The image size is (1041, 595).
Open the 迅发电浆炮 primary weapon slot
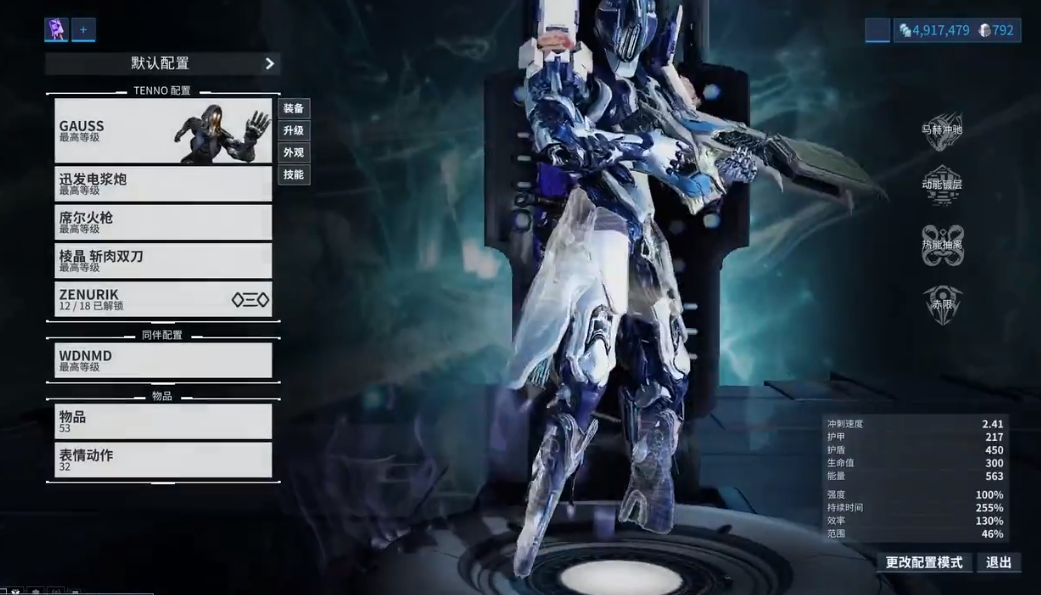pyautogui.click(x=163, y=183)
